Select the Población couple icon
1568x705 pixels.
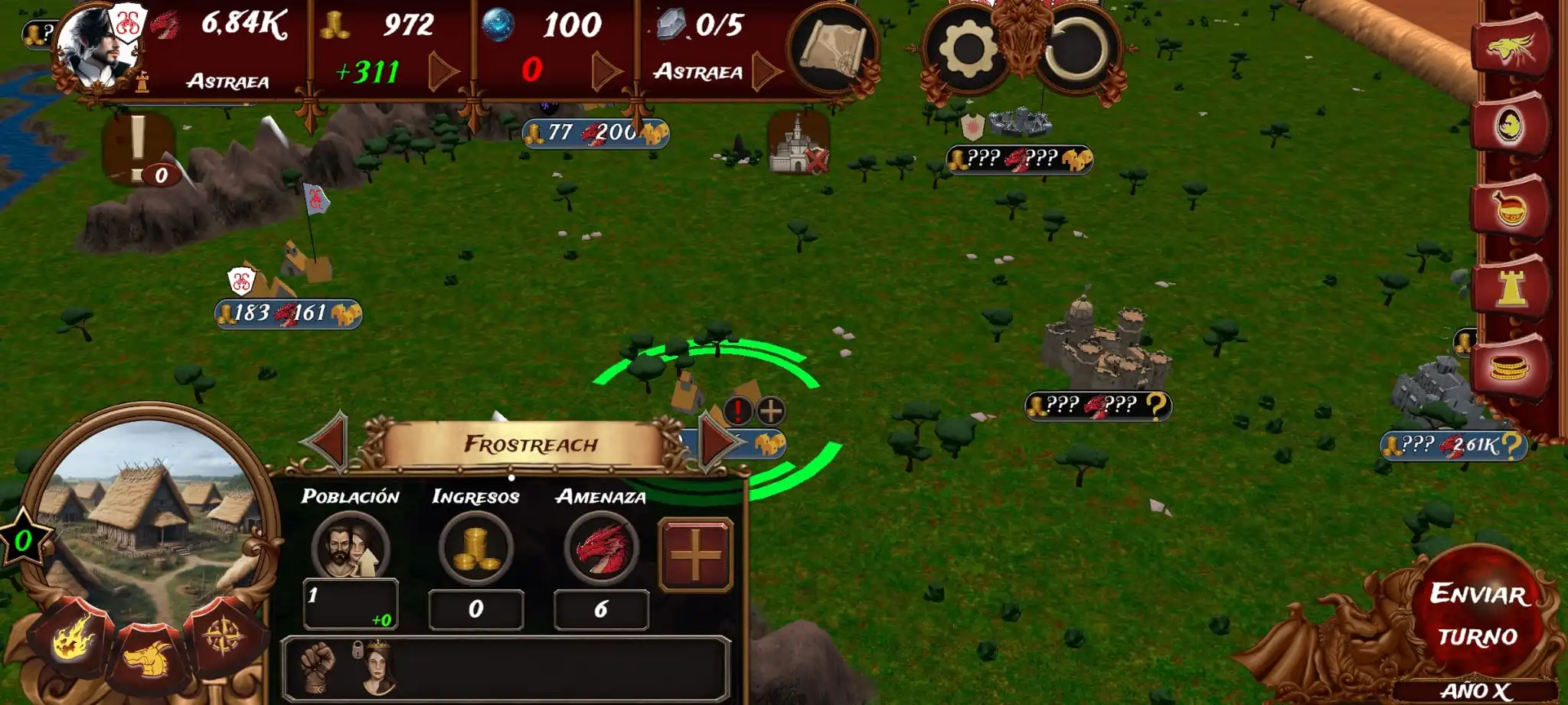point(351,549)
